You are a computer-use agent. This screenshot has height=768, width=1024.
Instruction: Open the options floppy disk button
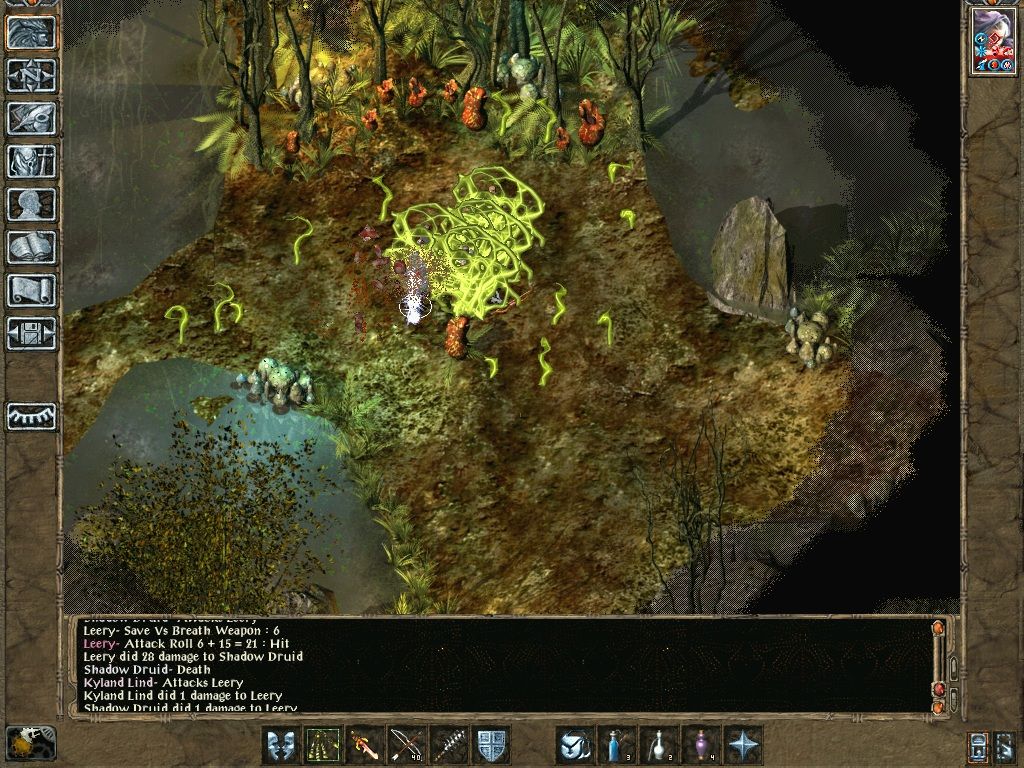pos(31,333)
